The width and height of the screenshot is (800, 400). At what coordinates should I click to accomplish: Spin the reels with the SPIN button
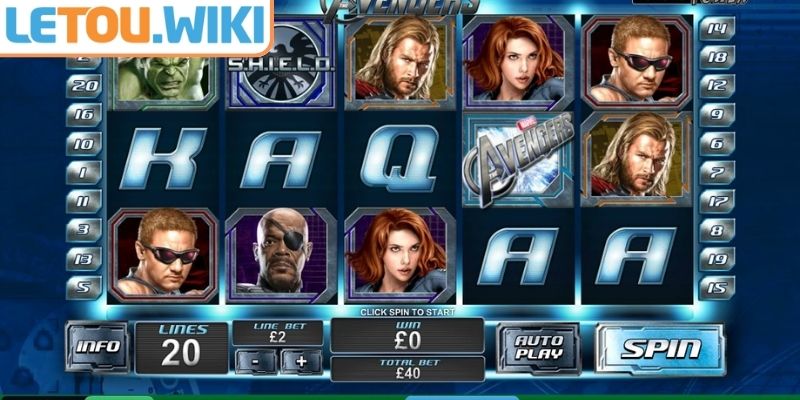coord(661,349)
